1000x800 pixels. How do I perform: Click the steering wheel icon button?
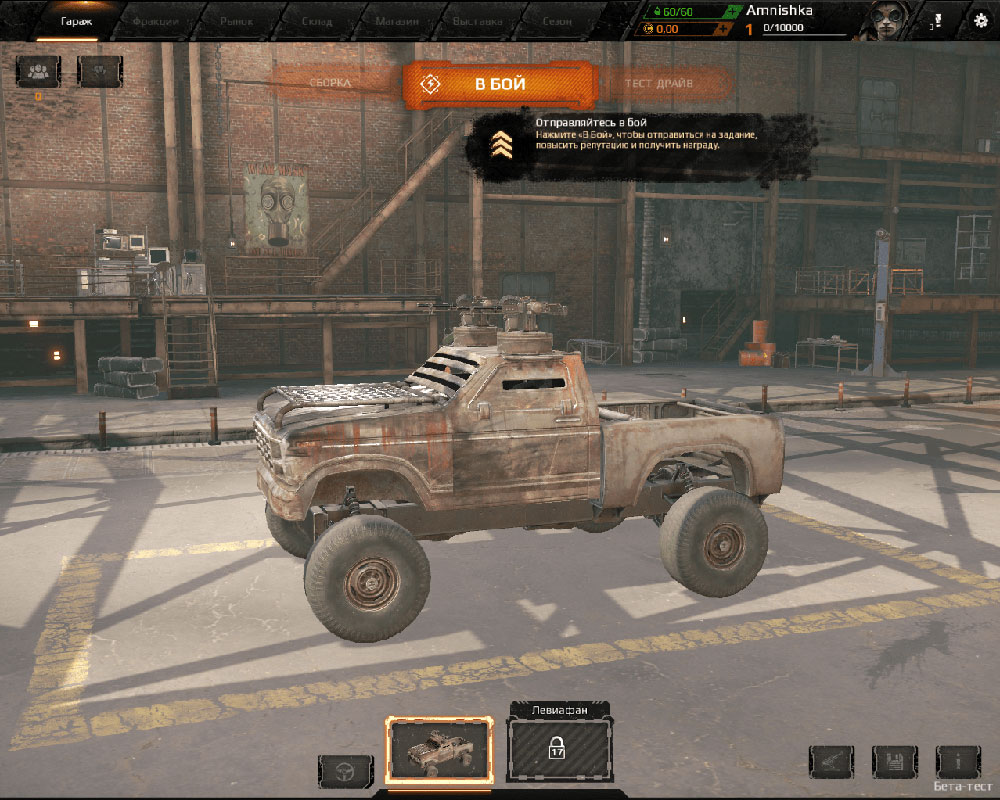click(x=346, y=771)
